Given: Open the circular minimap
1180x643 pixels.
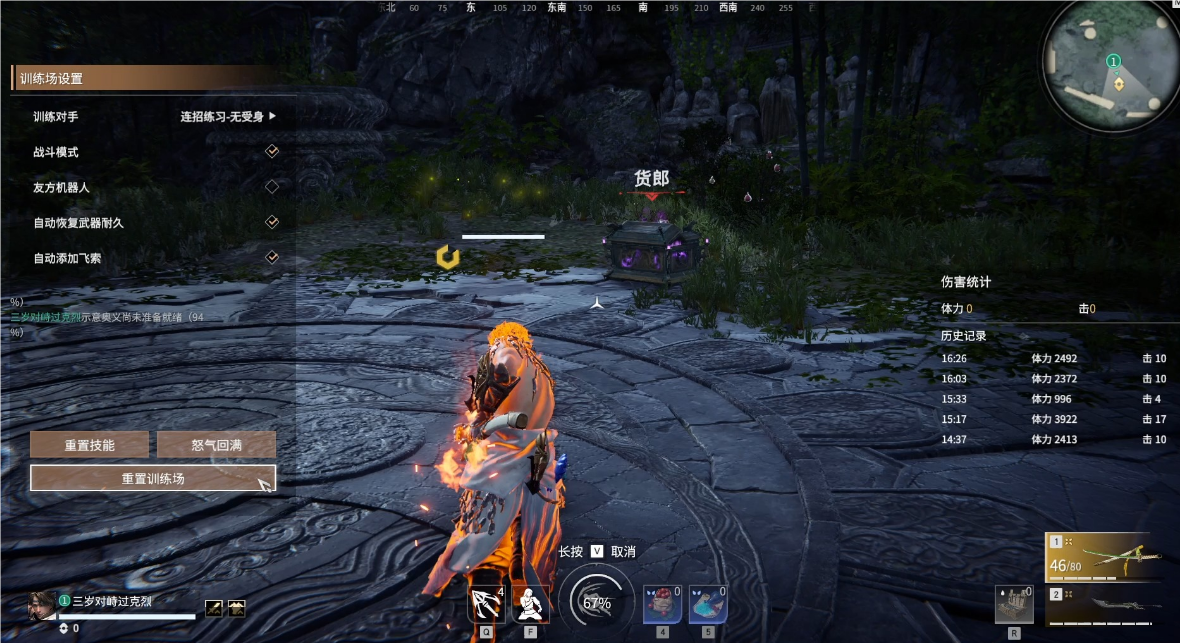Looking at the screenshot, I should pyautogui.click(x=1109, y=63).
